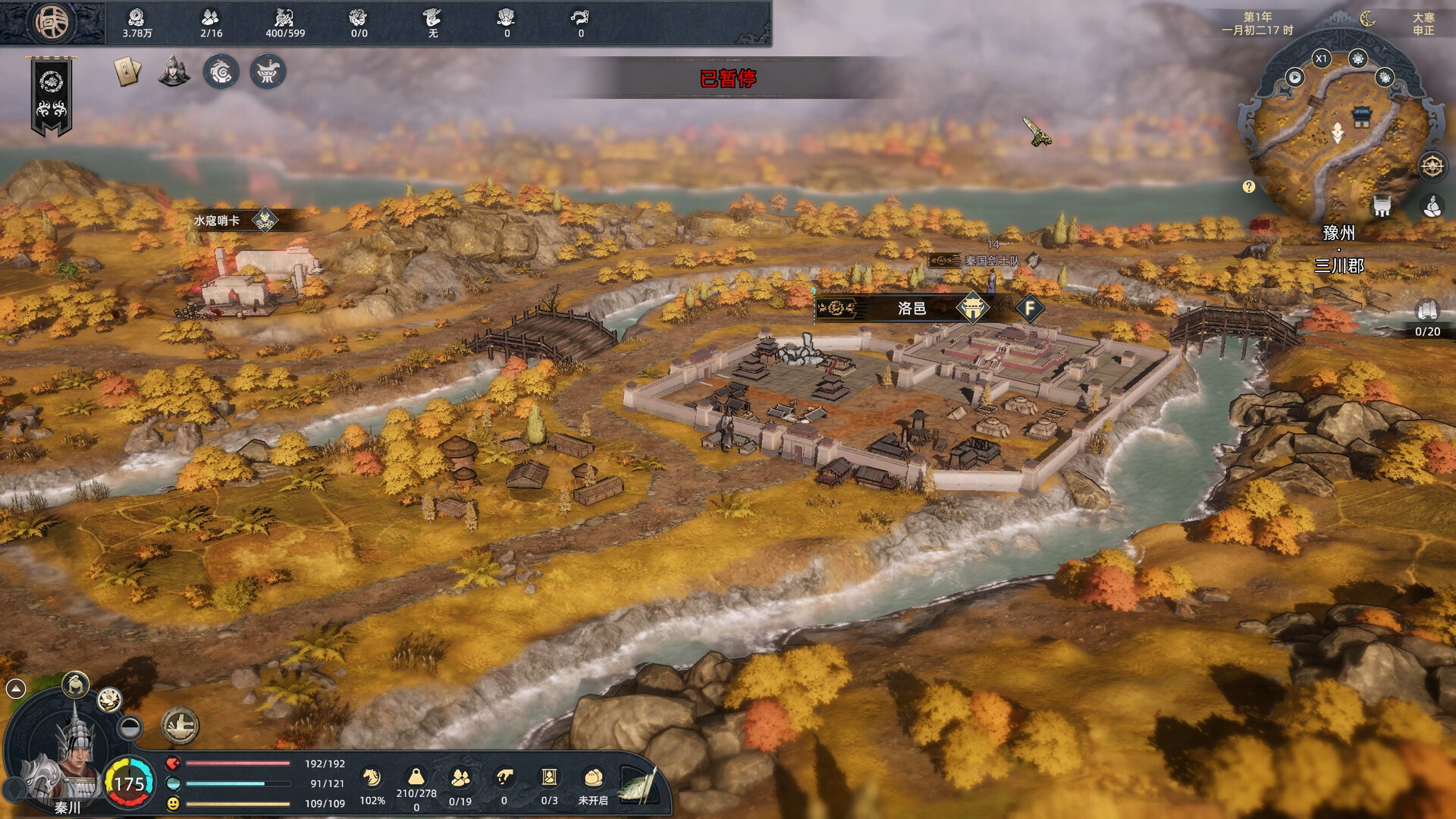Resume game with the play button
1456x819 pixels.
click(x=1294, y=77)
